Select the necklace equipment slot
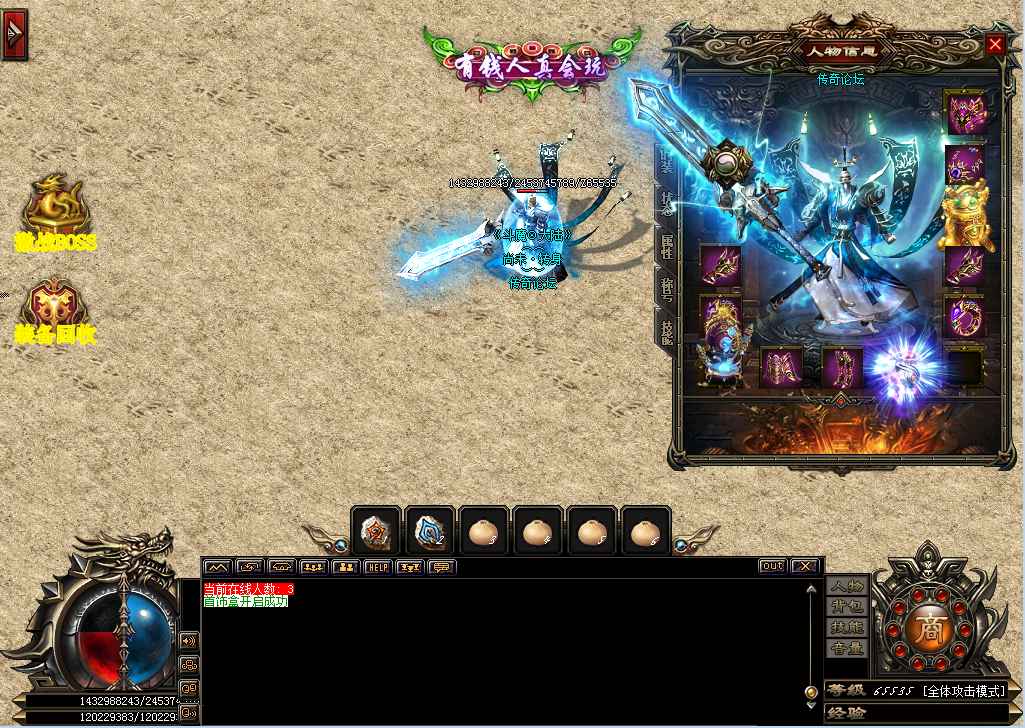Viewport: 1025px width, 728px height. 965,163
